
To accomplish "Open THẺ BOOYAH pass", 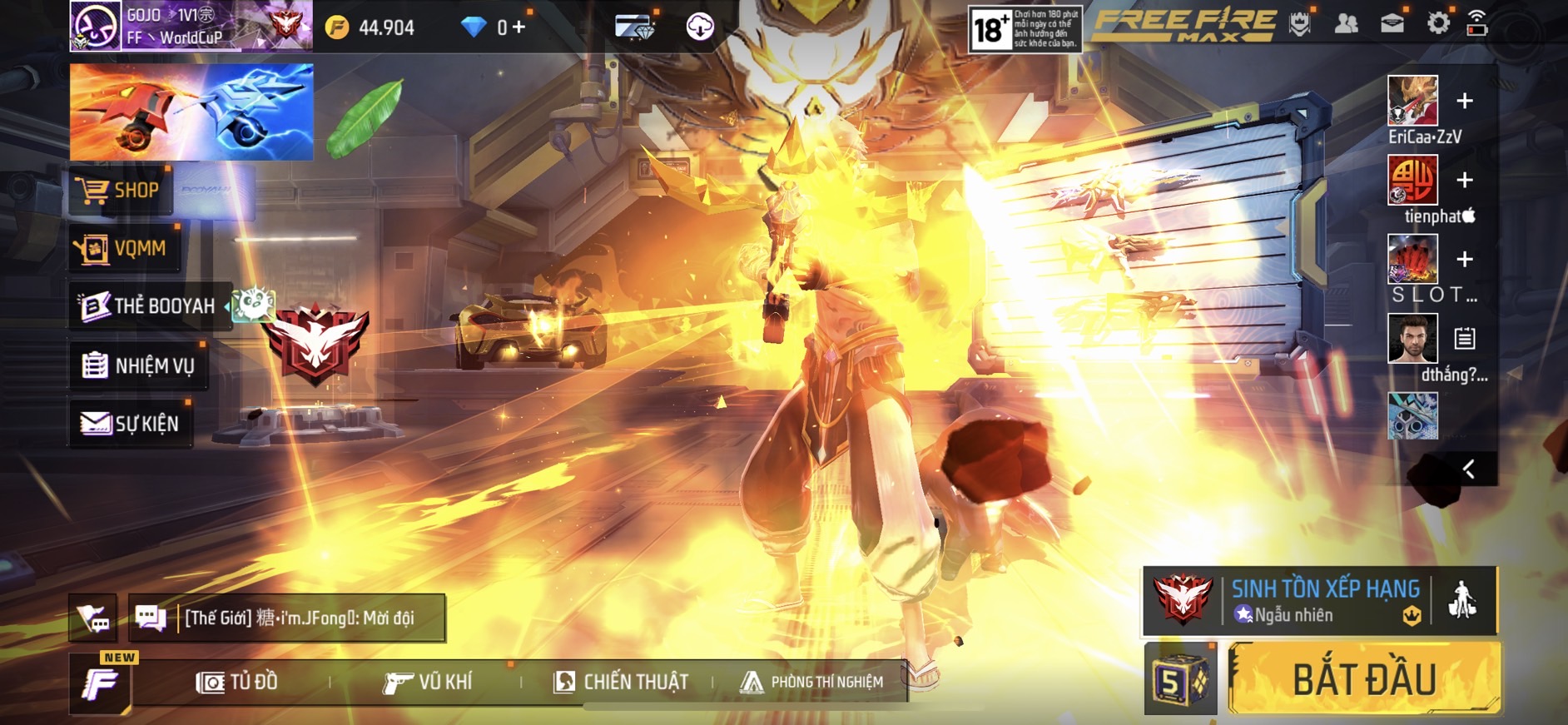I will [150, 306].
